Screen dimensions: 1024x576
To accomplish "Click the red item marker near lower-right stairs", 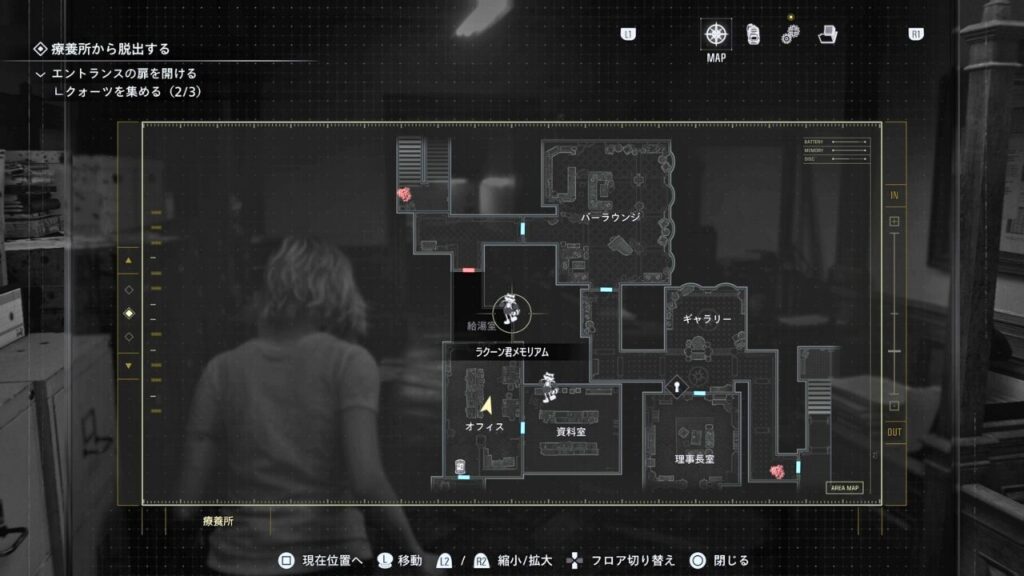I will [775, 471].
